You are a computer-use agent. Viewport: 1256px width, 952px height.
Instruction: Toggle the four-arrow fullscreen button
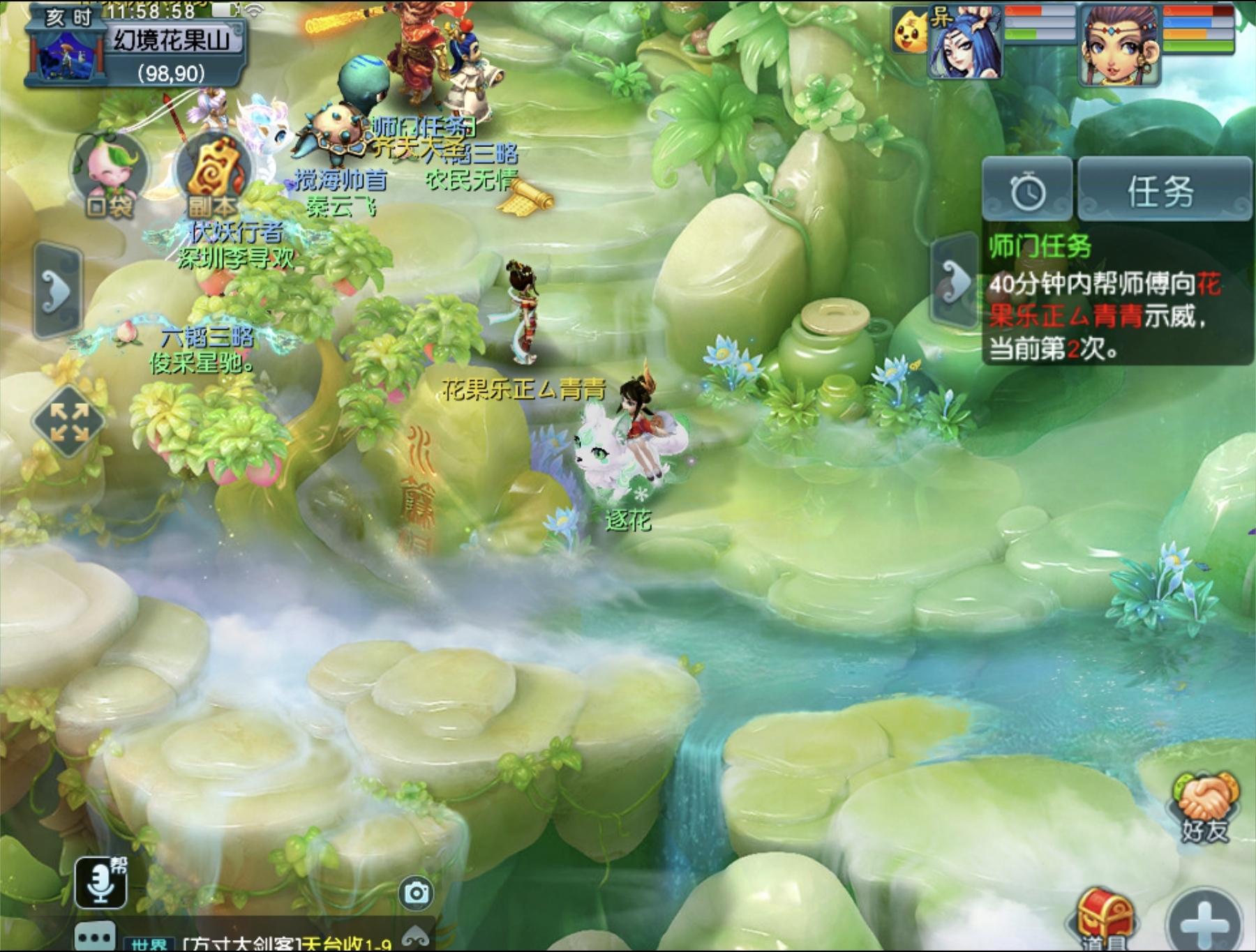click(68, 422)
